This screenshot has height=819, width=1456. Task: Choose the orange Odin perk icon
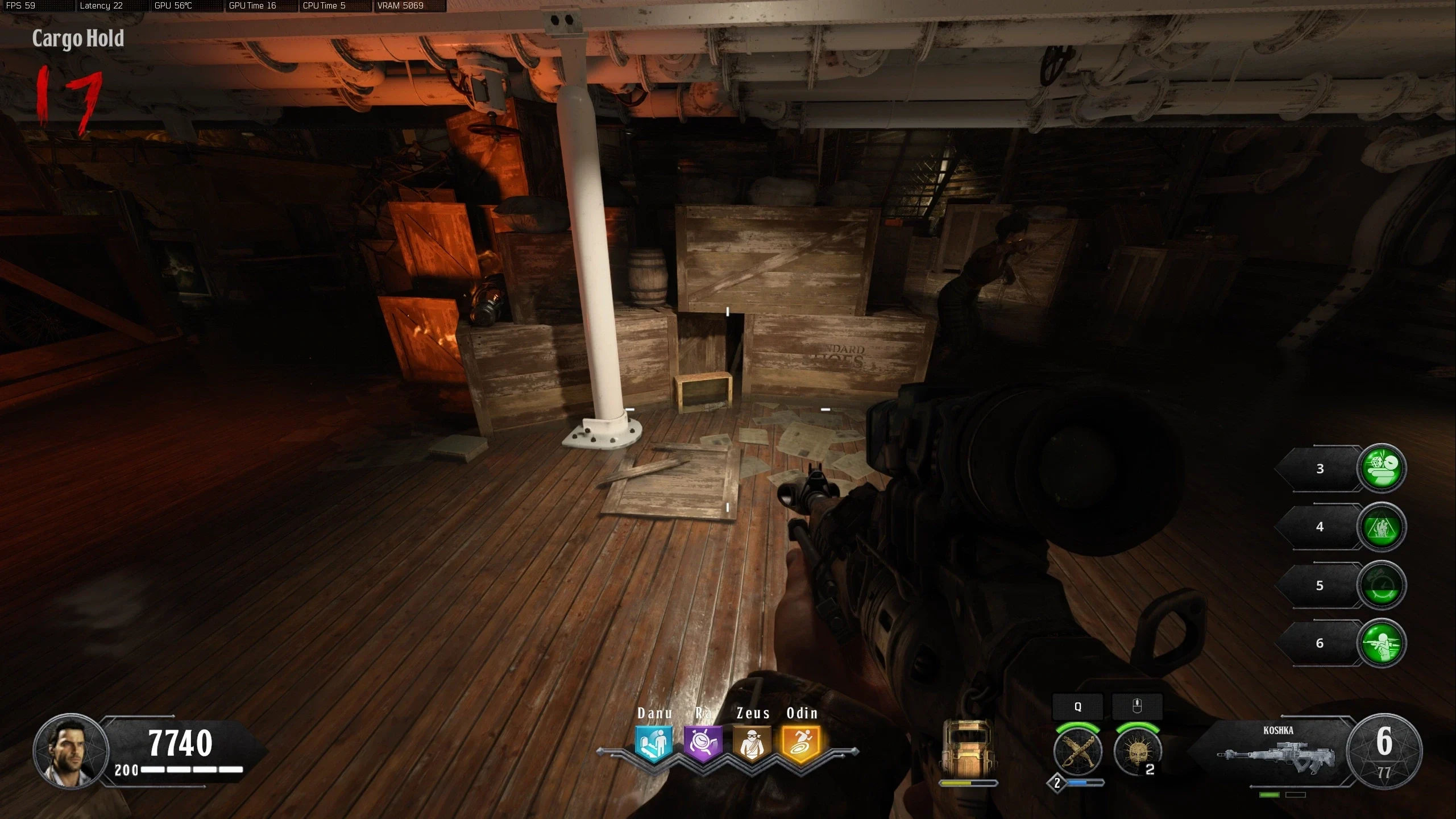coord(801,743)
